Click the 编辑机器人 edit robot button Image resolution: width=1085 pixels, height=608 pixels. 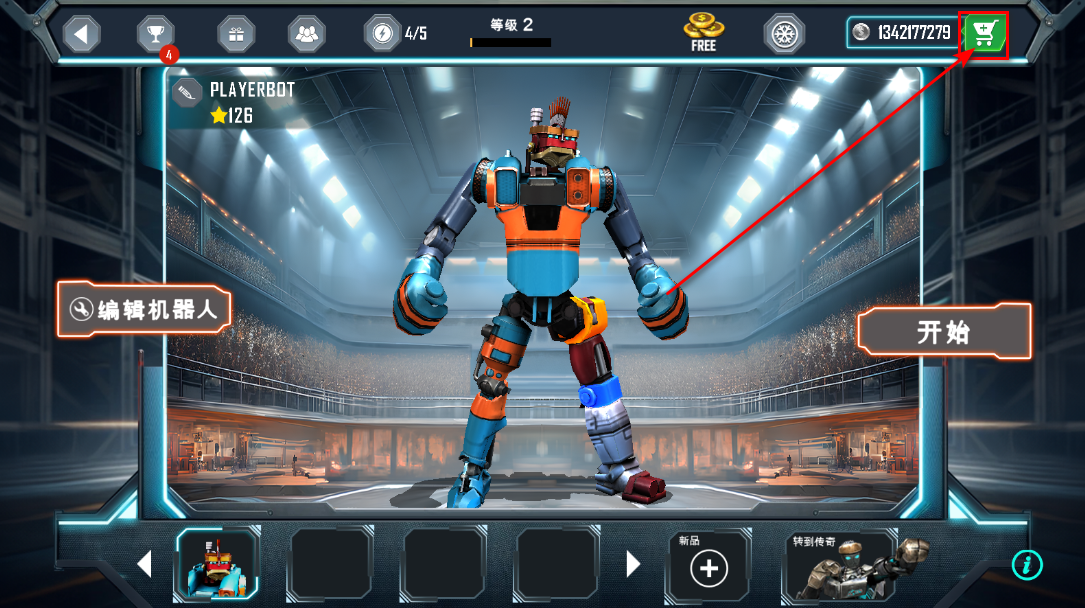(x=145, y=309)
